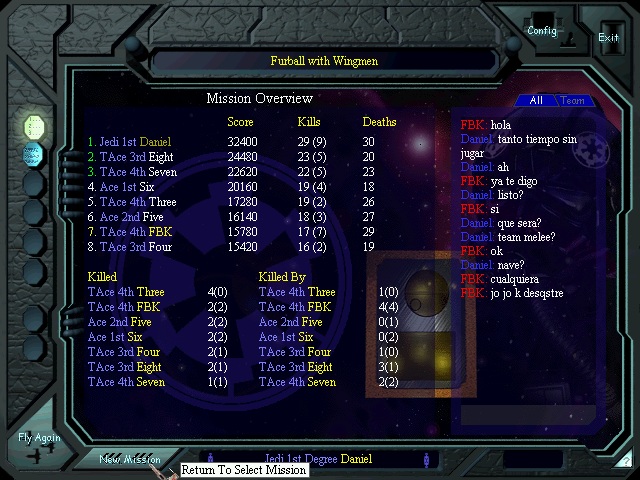Image resolution: width=640 pixels, height=480 pixels.
Task: Select player row TAce 4th FBK
Action: (x=126, y=232)
